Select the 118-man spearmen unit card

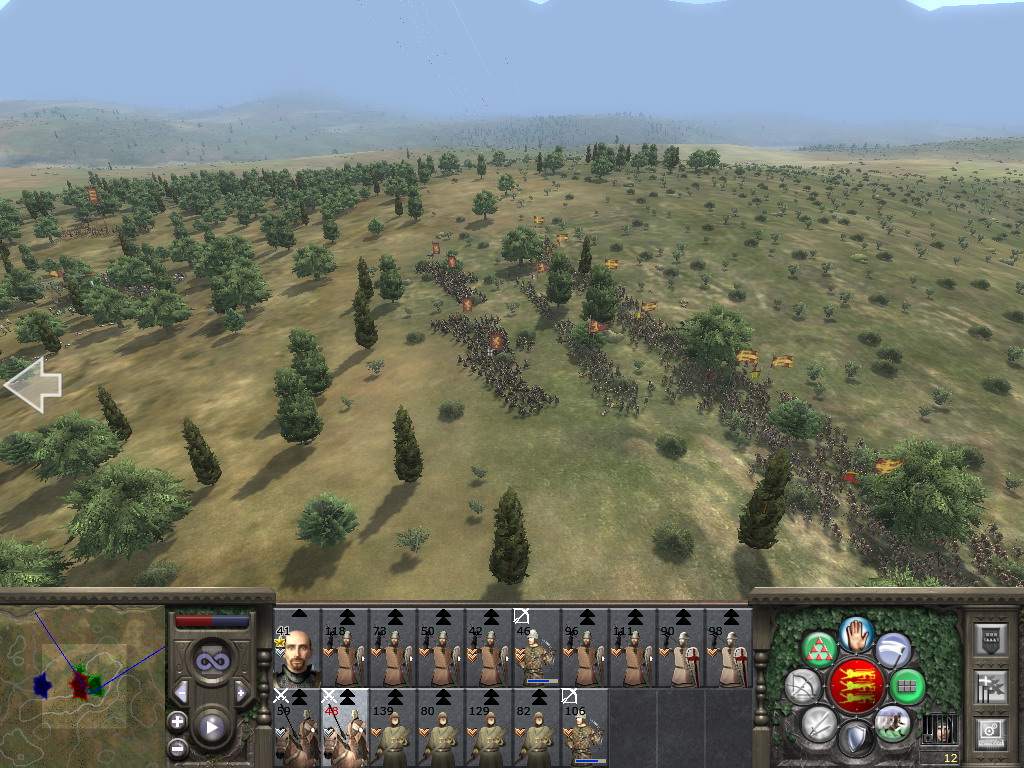pyautogui.click(x=344, y=649)
